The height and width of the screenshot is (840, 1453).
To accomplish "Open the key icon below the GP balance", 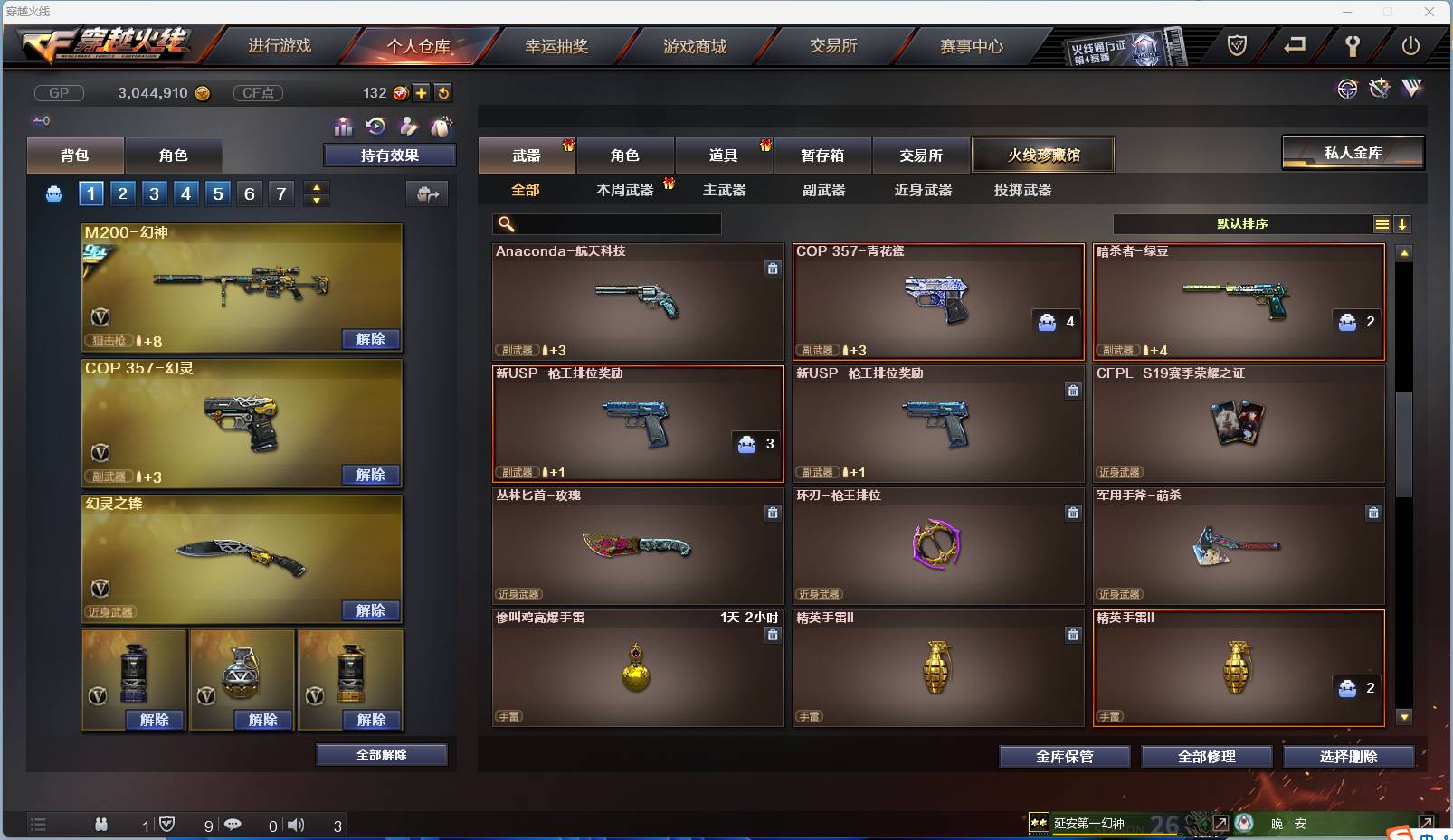I will [42, 119].
